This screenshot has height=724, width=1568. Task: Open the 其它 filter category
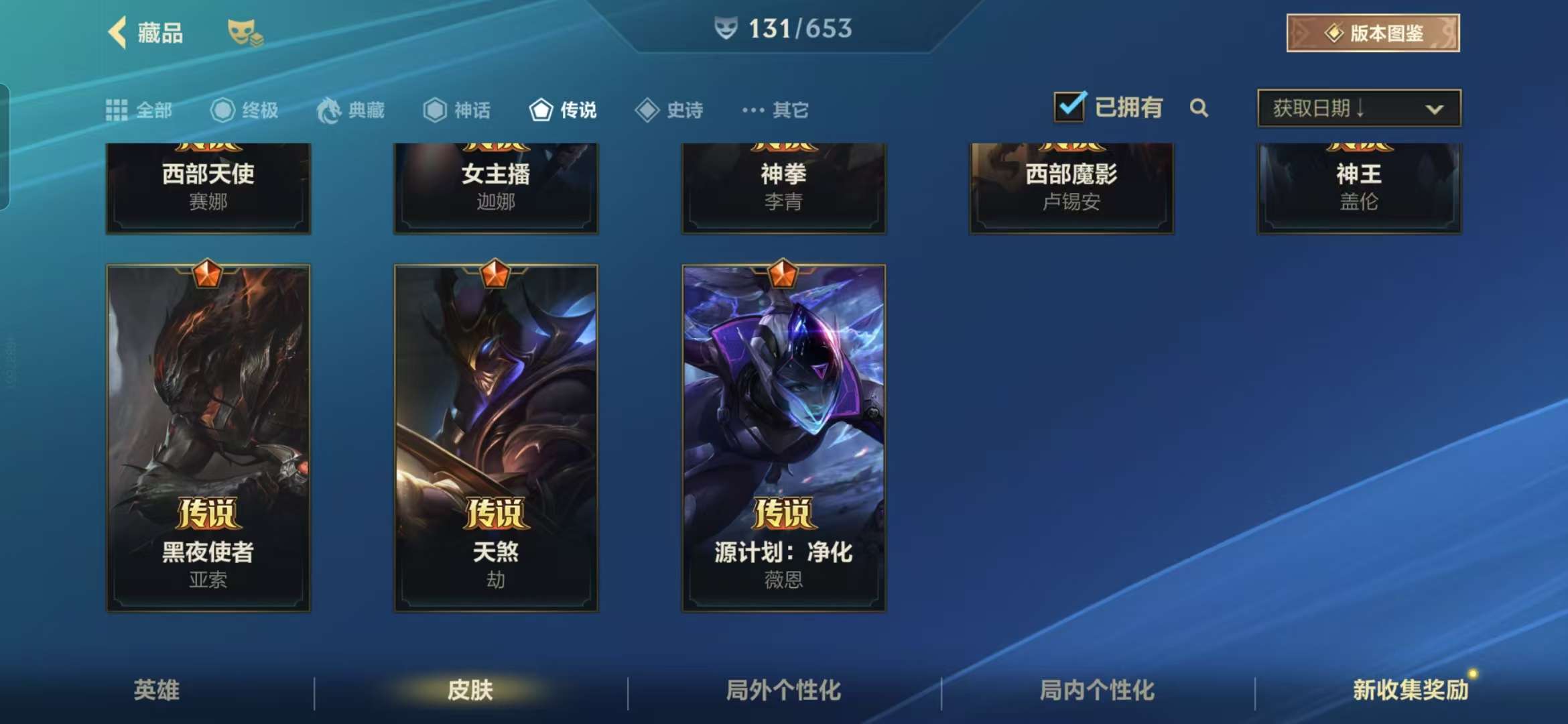[x=775, y=110]
